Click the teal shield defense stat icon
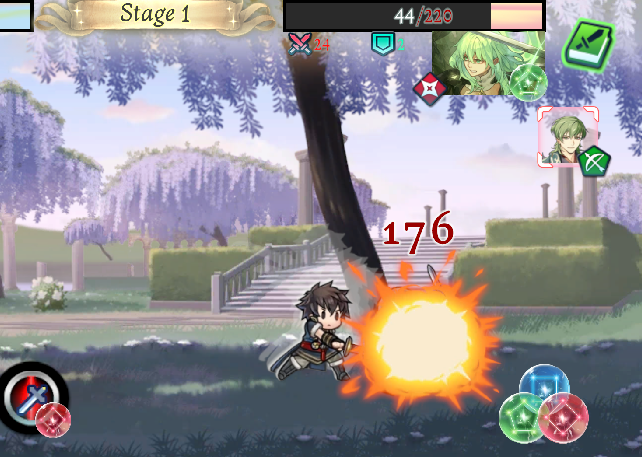Viewport: 642px width, 457px height. [x=381, y=43]
